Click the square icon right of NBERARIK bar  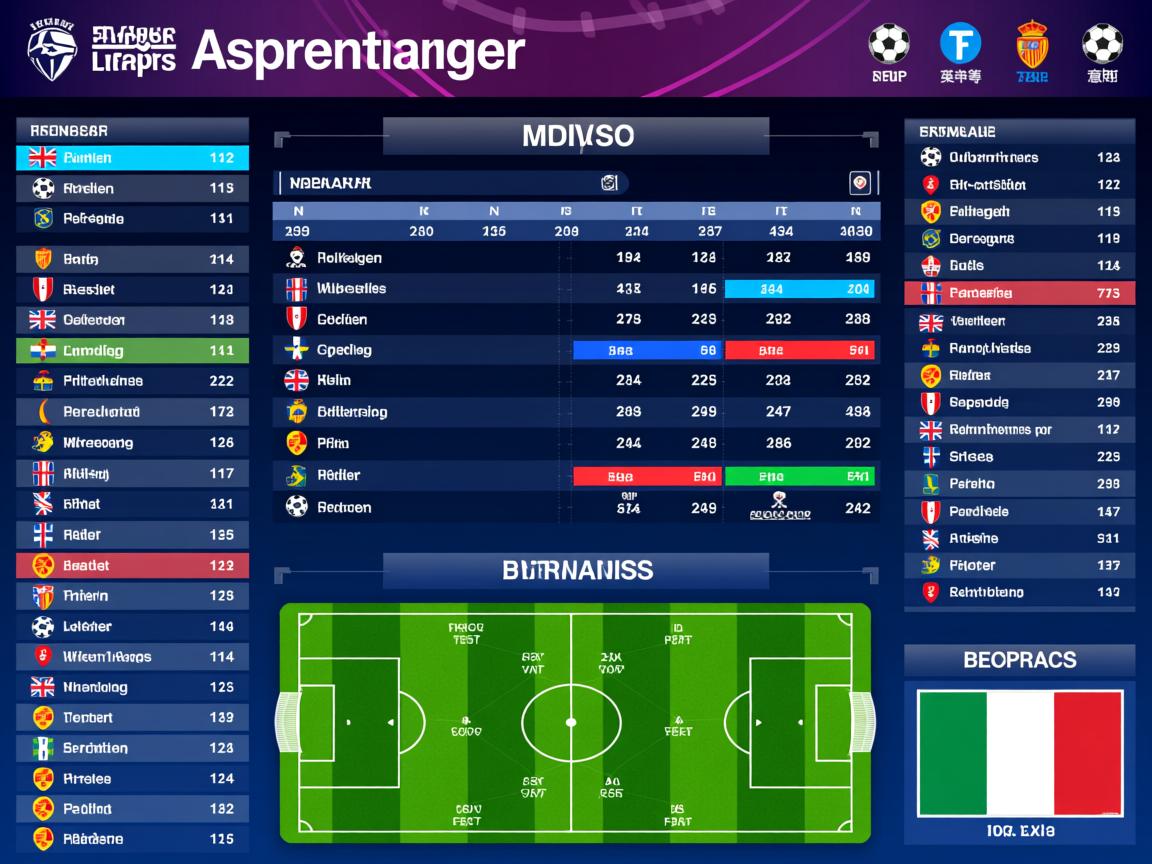(859, 183)
